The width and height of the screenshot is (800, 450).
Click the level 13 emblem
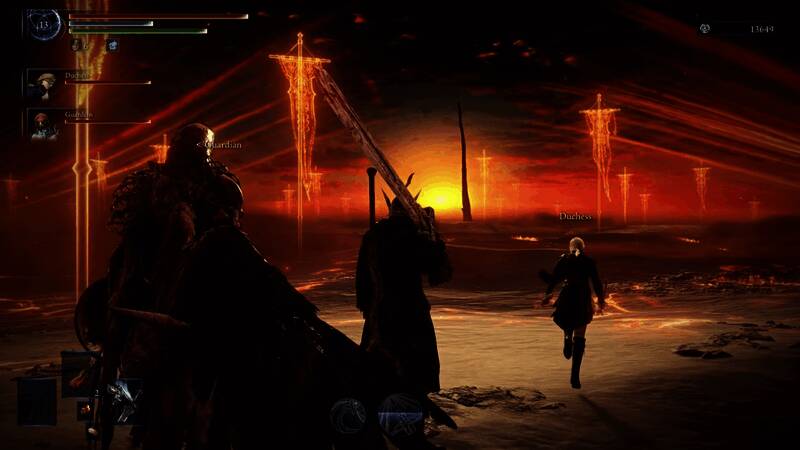(x=44, y=24)
